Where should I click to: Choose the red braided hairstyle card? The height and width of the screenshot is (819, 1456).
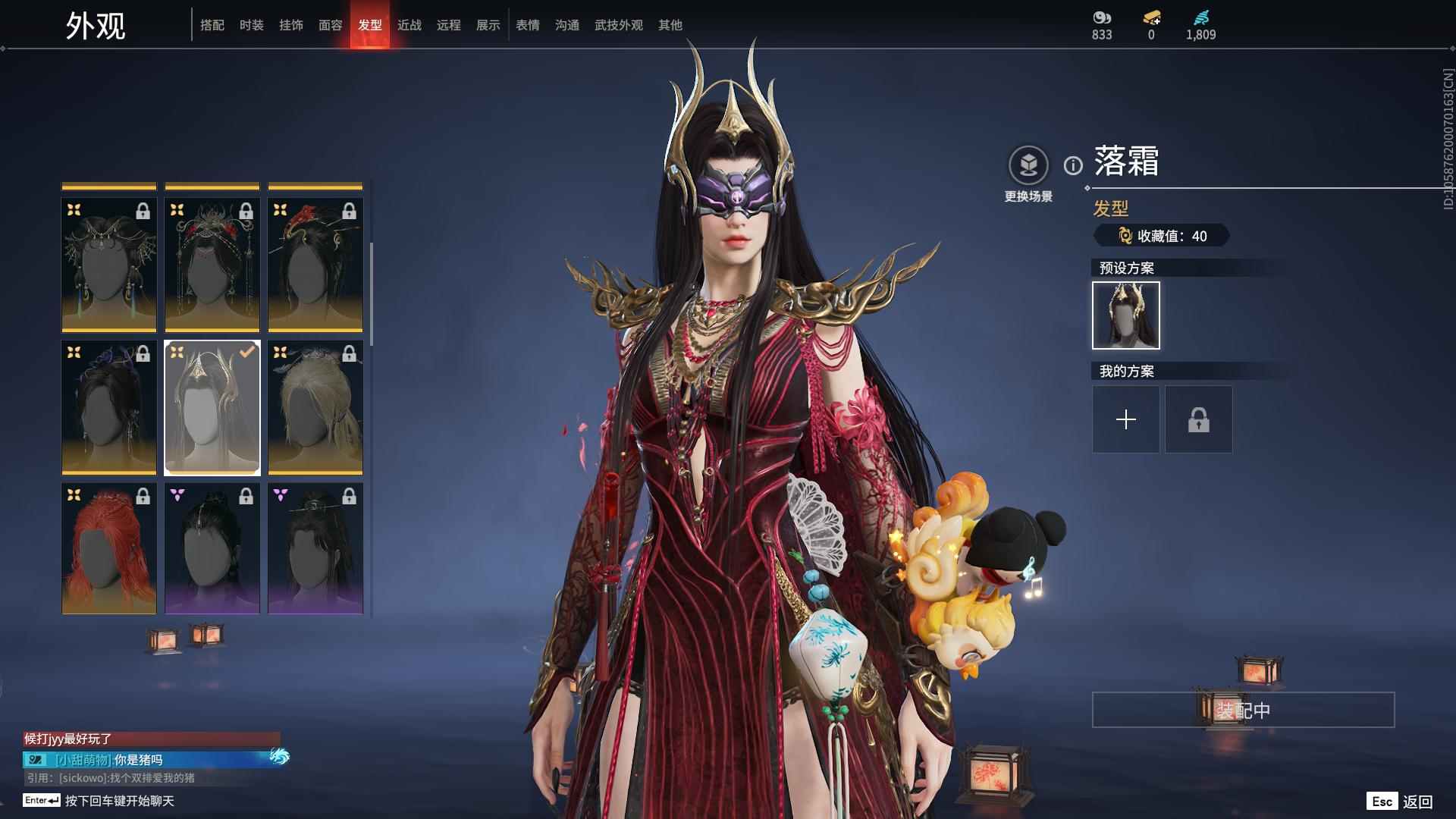[x=109, y=548]
